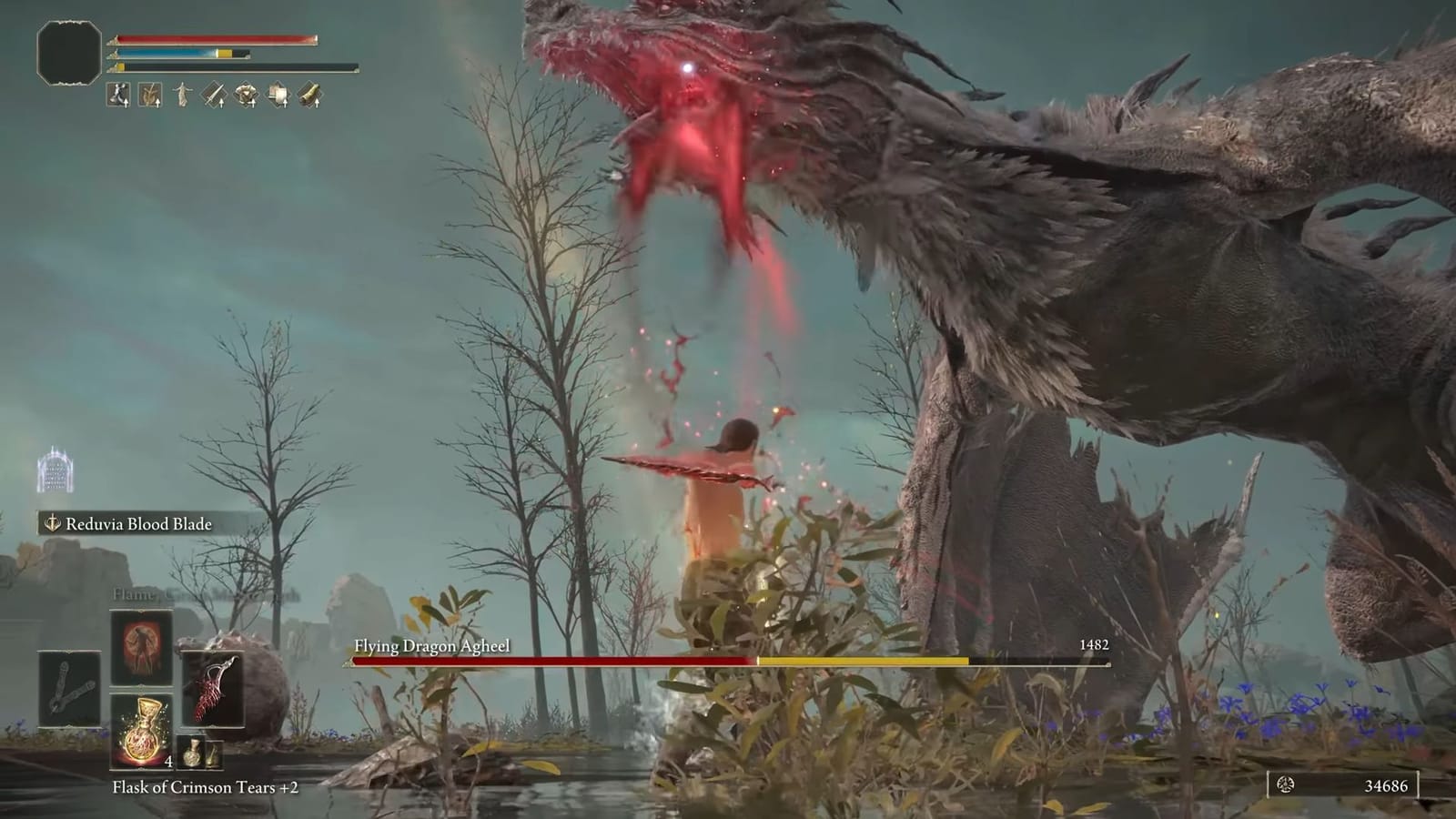This screenshot has height=819, width=1456.
Task: Toggle the crouching figure icon in the quick bar
Action: (x=118, y=95)
